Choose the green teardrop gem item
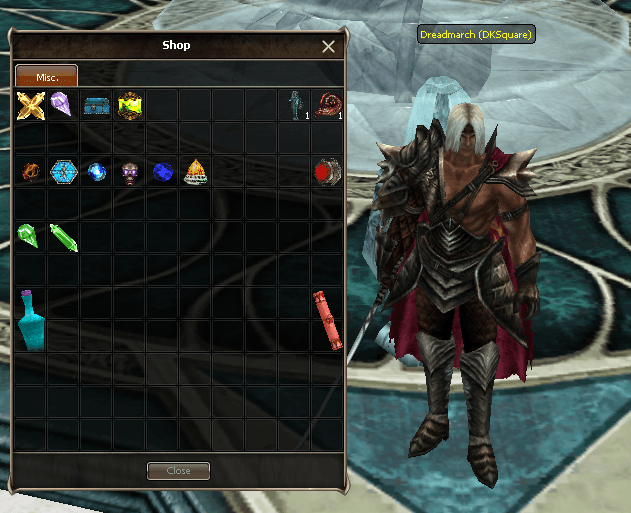Image resolution: width=631 pixels, height=513 pixels. pos(29,236)
